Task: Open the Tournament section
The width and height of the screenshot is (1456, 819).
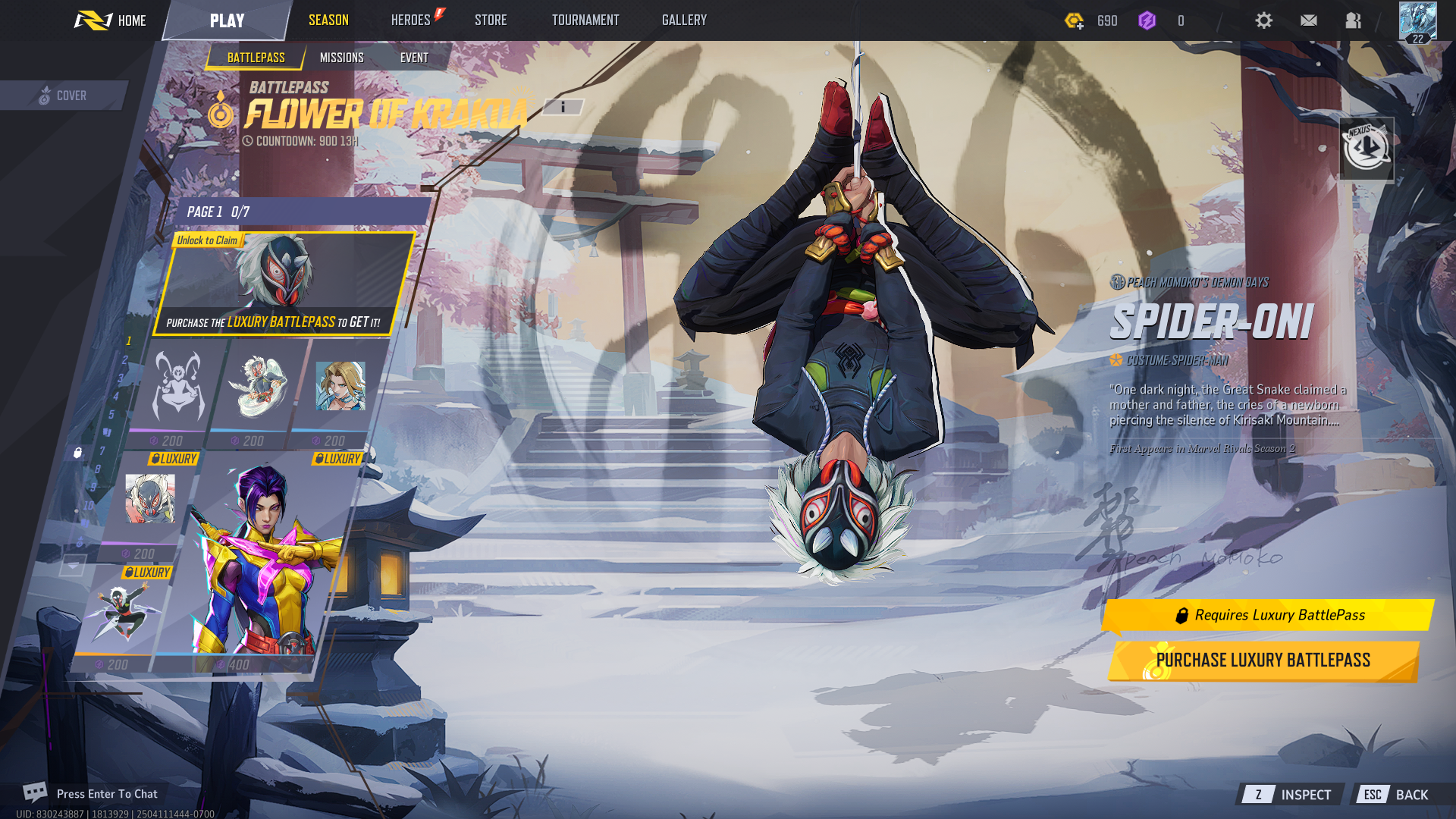Action: coord(585,20)
